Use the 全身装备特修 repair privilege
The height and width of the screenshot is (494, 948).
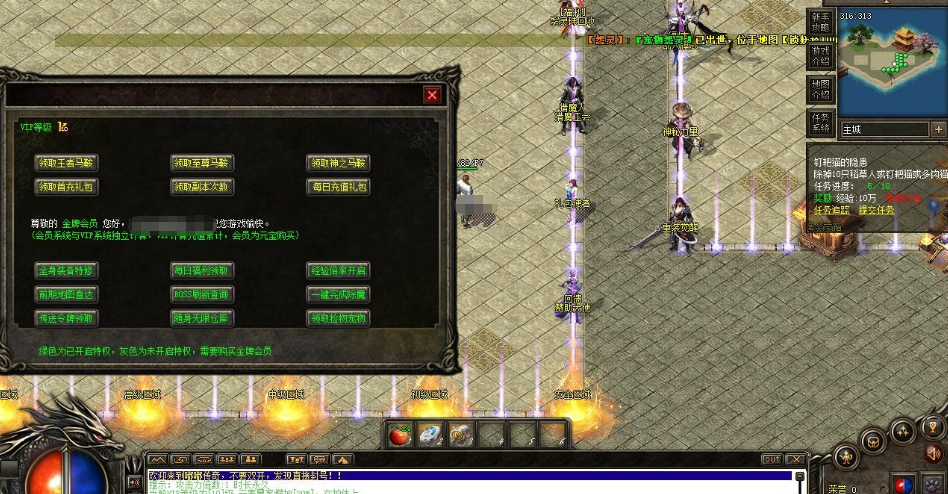(67, 270)
